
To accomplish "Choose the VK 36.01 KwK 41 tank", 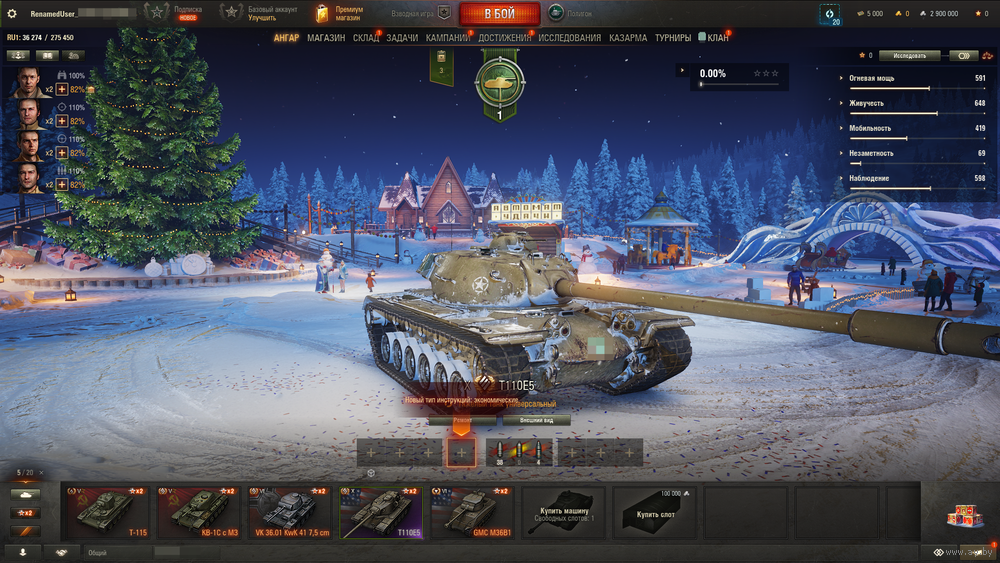I will click(292, 511).
